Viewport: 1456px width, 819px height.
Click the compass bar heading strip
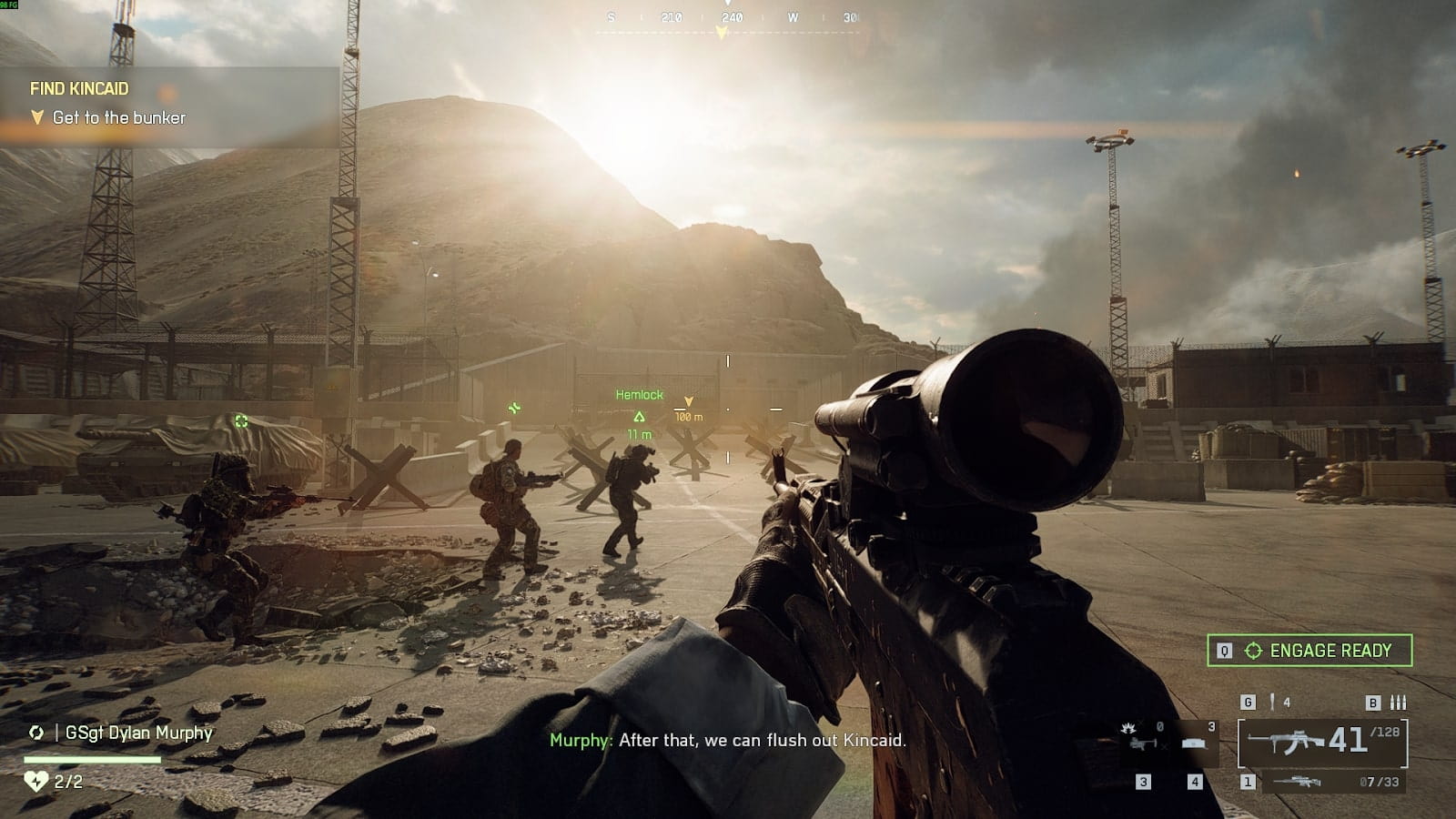point(728,18)
